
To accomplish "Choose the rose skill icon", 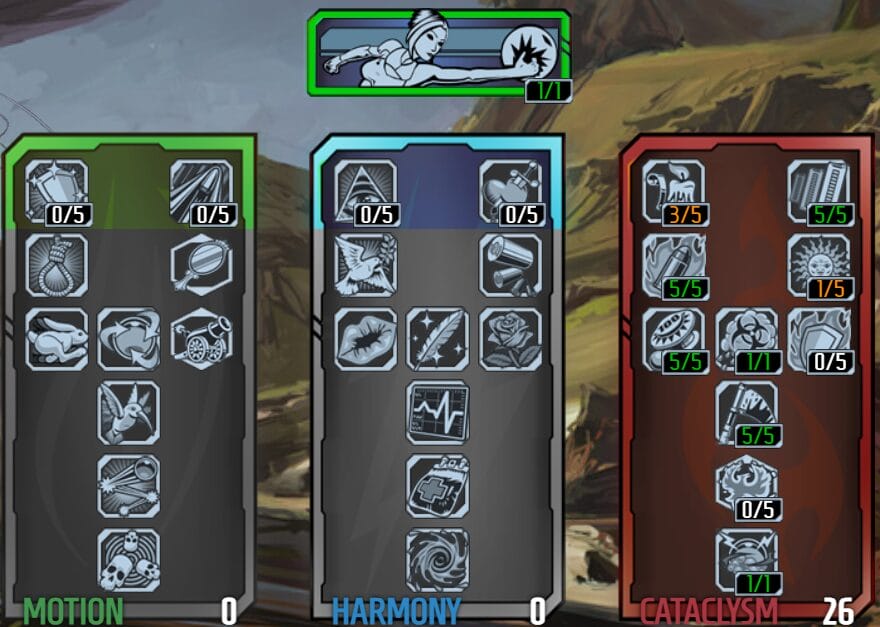I will [x=510, y=338].
